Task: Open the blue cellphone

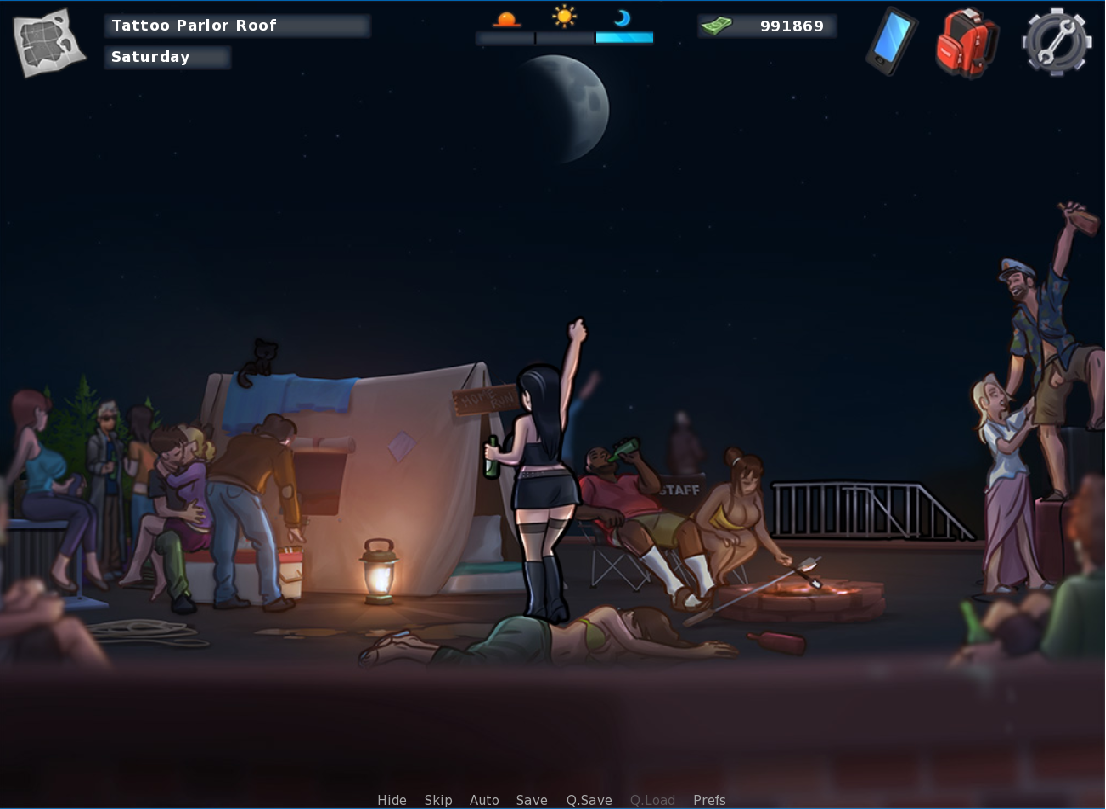Action: click(x=890, y=41)
